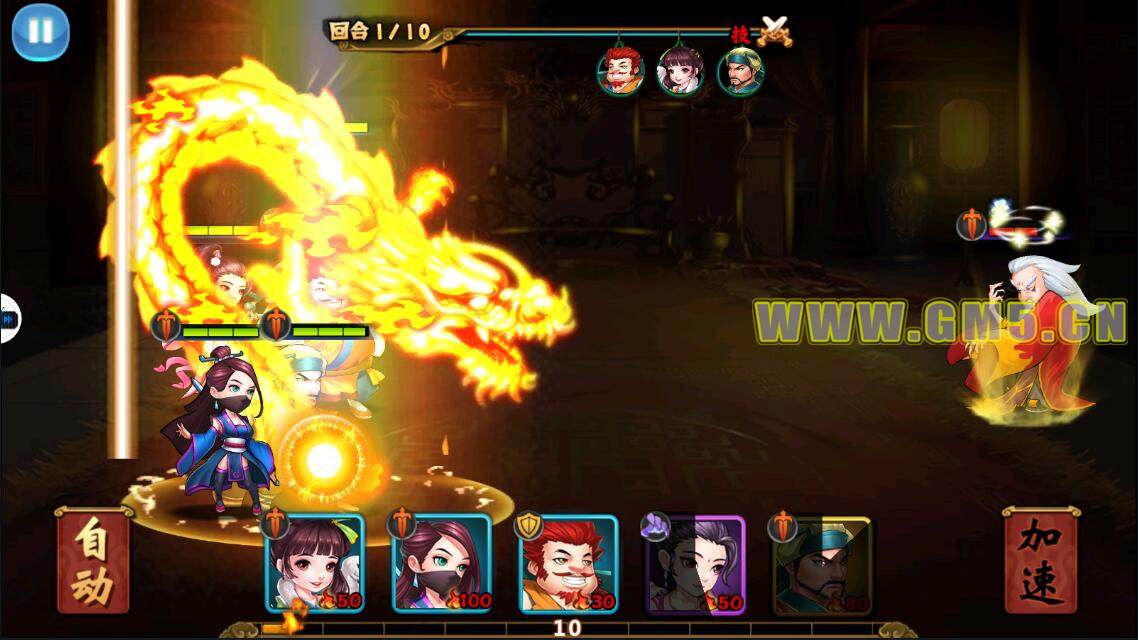Select the girl portrait in the turn-order bar
Viewport: 1138px width, 640px height.
[680, 71]
